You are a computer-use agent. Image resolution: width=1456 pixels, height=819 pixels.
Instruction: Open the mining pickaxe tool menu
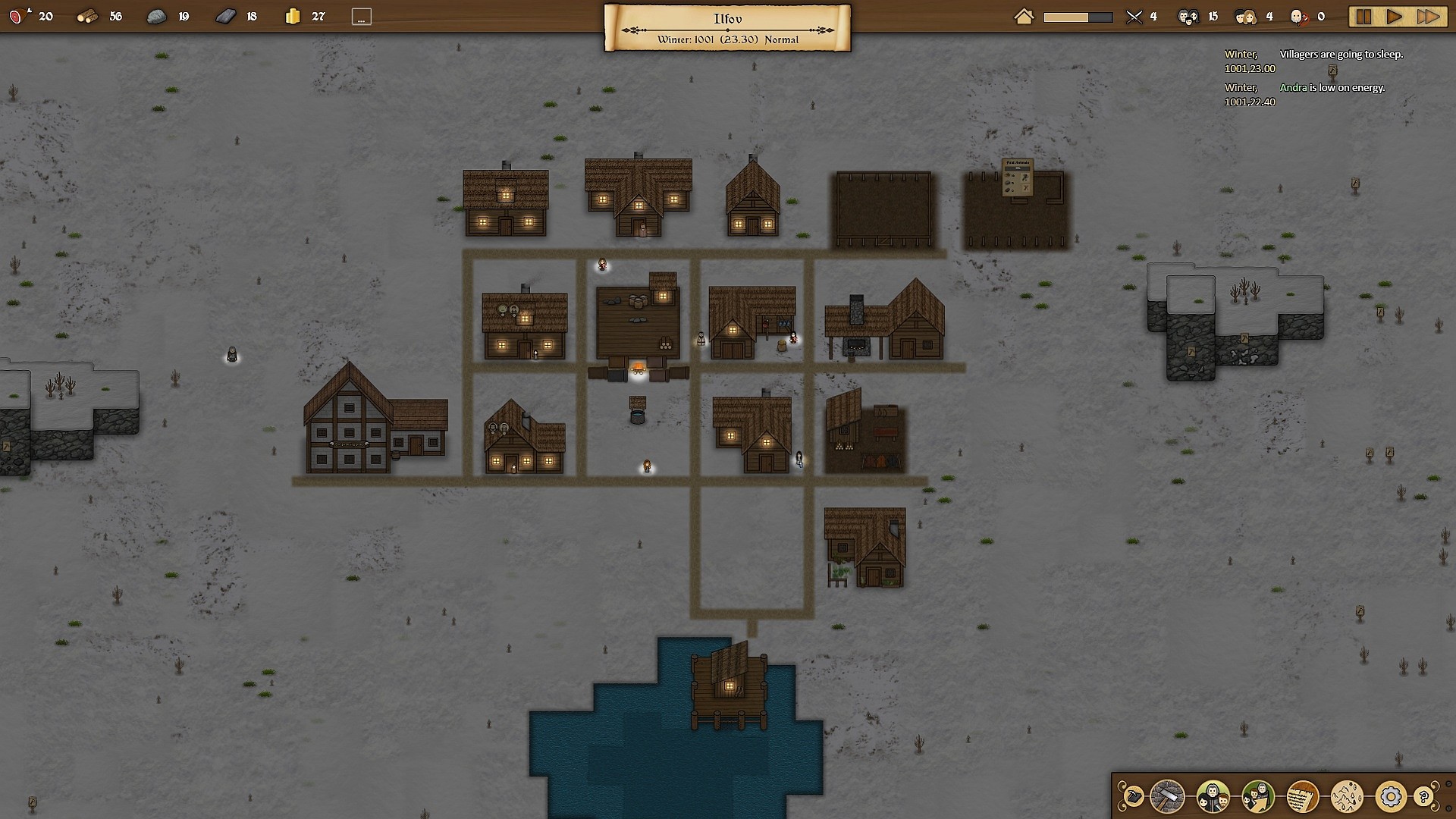[1133, 796]
